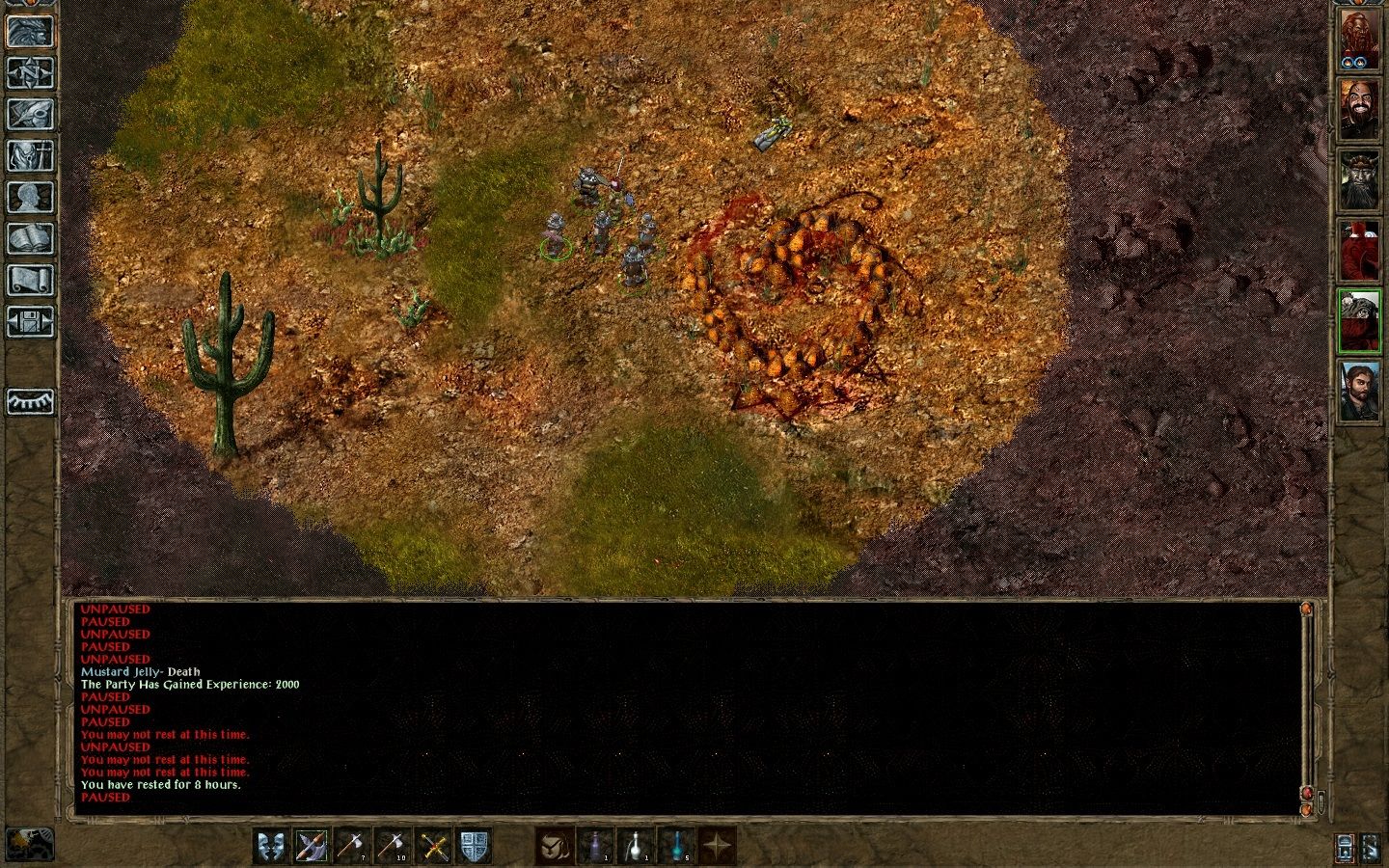Select the equipped halberd weapon slot
The width and height of the screenshot is (1389, 868).
tap(312, 847)
